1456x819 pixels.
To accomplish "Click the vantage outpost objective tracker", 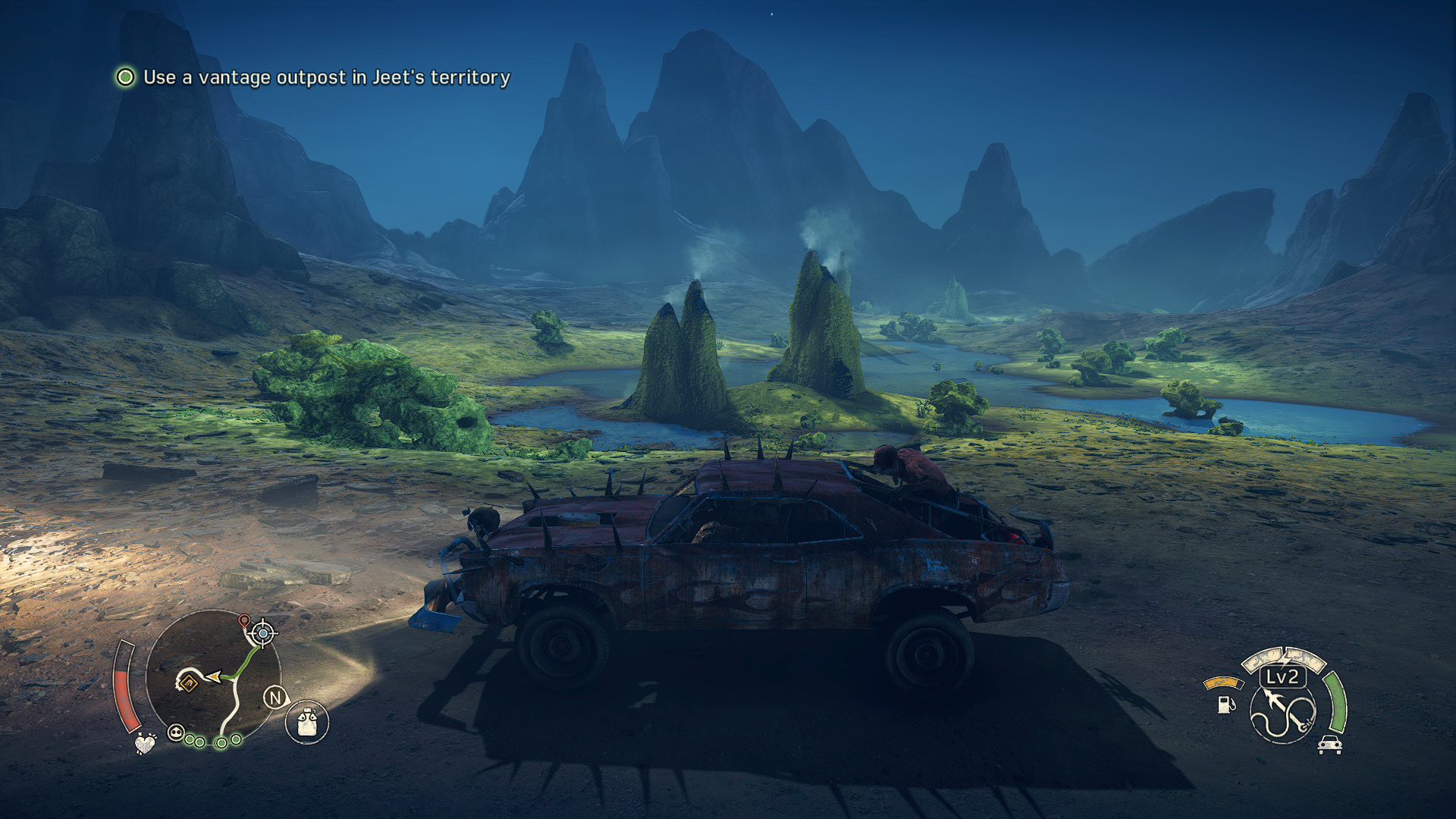I will [312, 77].
